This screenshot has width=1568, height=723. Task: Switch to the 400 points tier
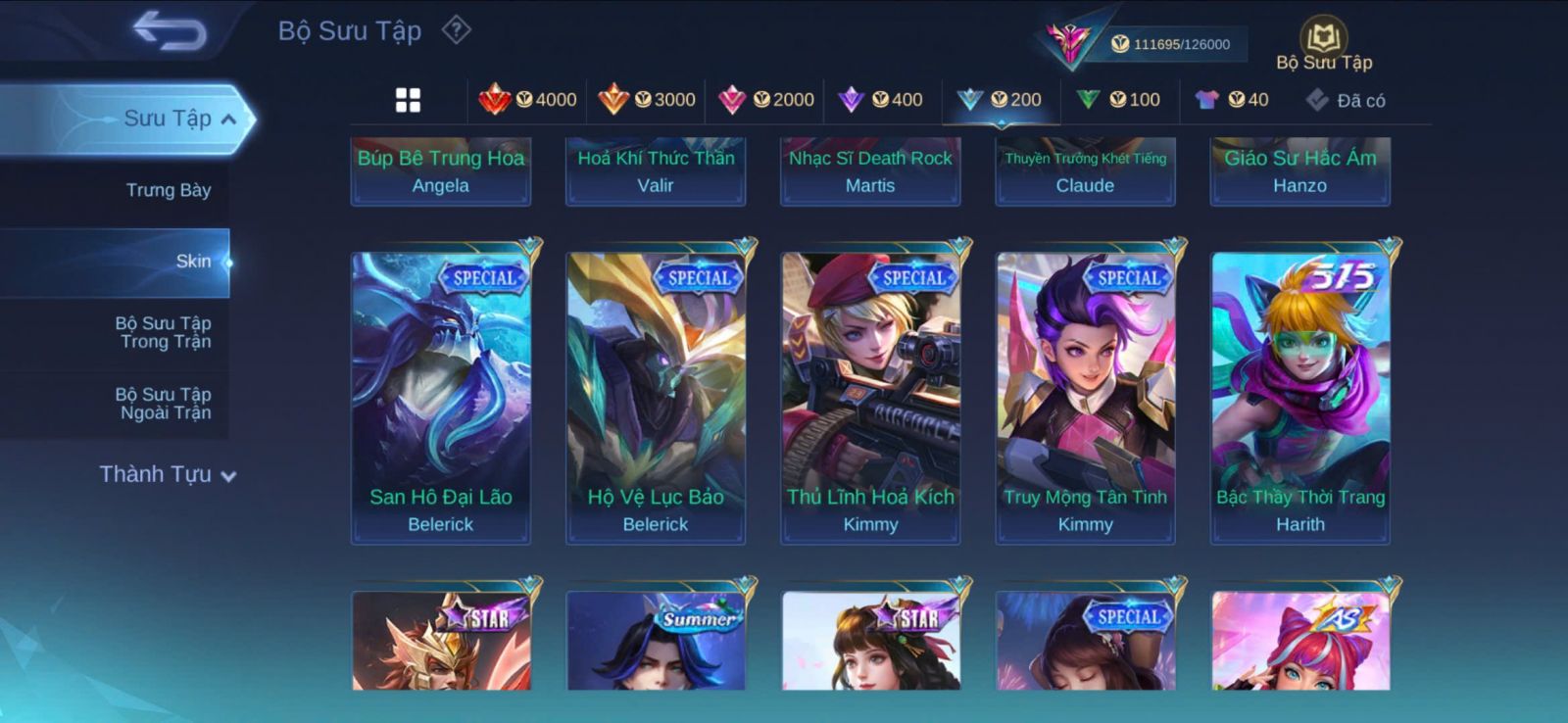point(881,100)
